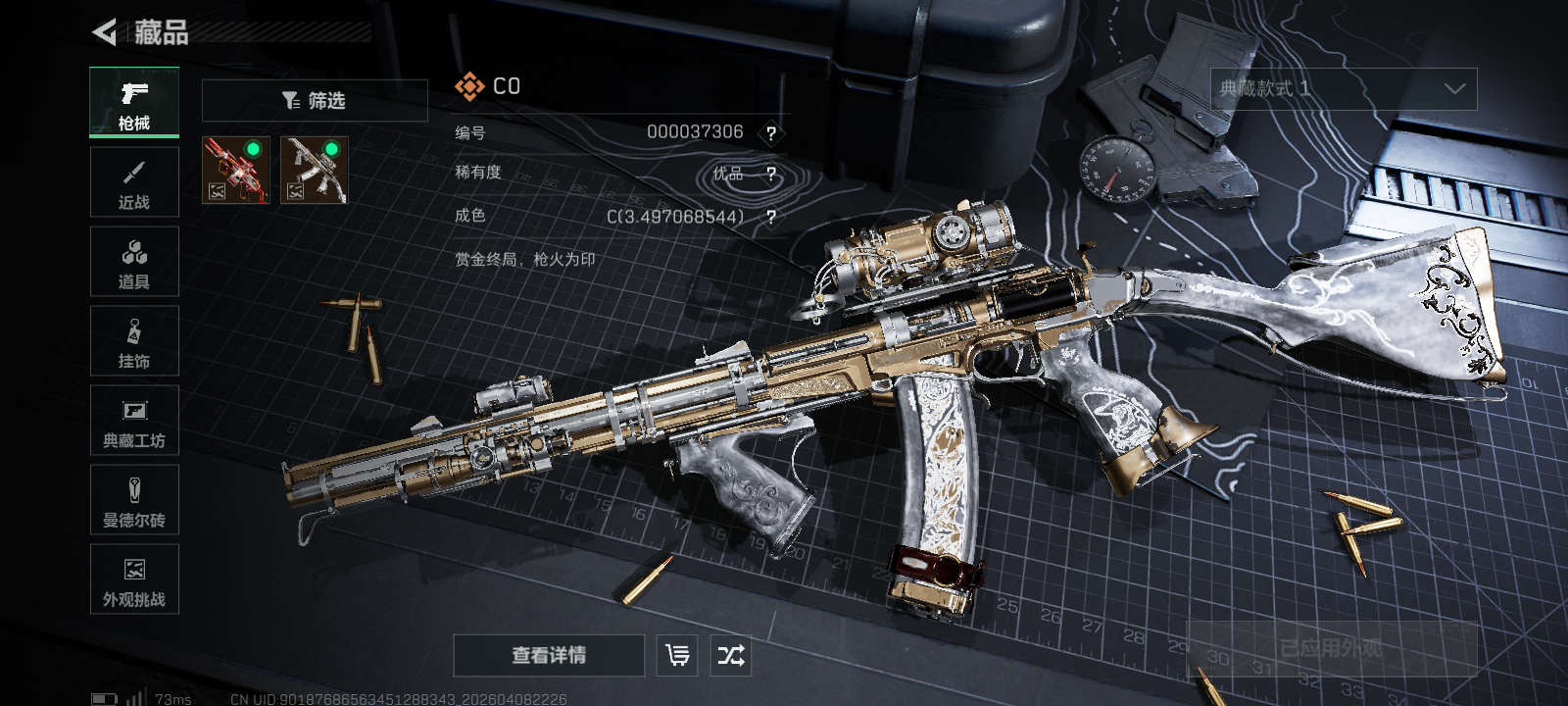Viewport: 1568px width, 706px height.
Task: Open the 筛选 filter options
Action: [x=315, y=100]
